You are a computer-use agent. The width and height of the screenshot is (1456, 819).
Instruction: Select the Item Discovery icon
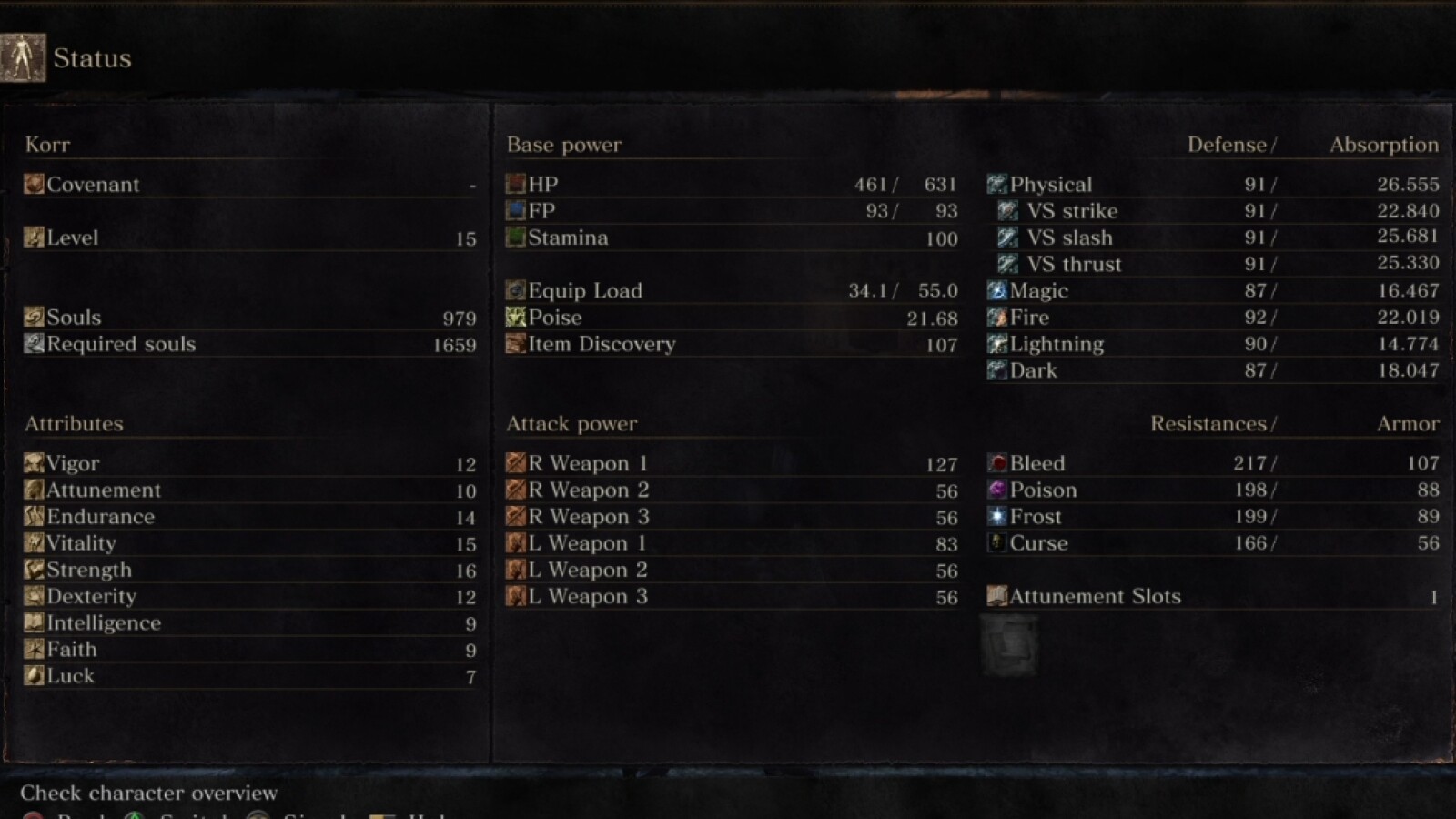coord(514,344)
